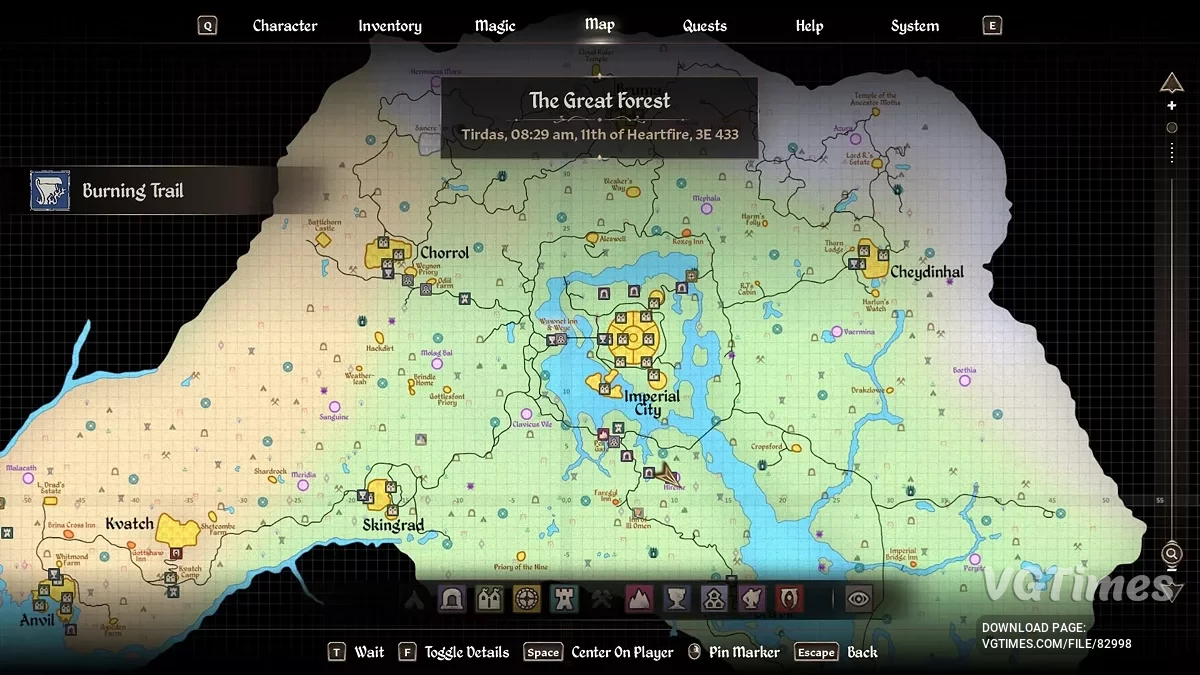Open the Character tab
The height and width of the screenshot is (675, 1200).
(x=284, y=26)
